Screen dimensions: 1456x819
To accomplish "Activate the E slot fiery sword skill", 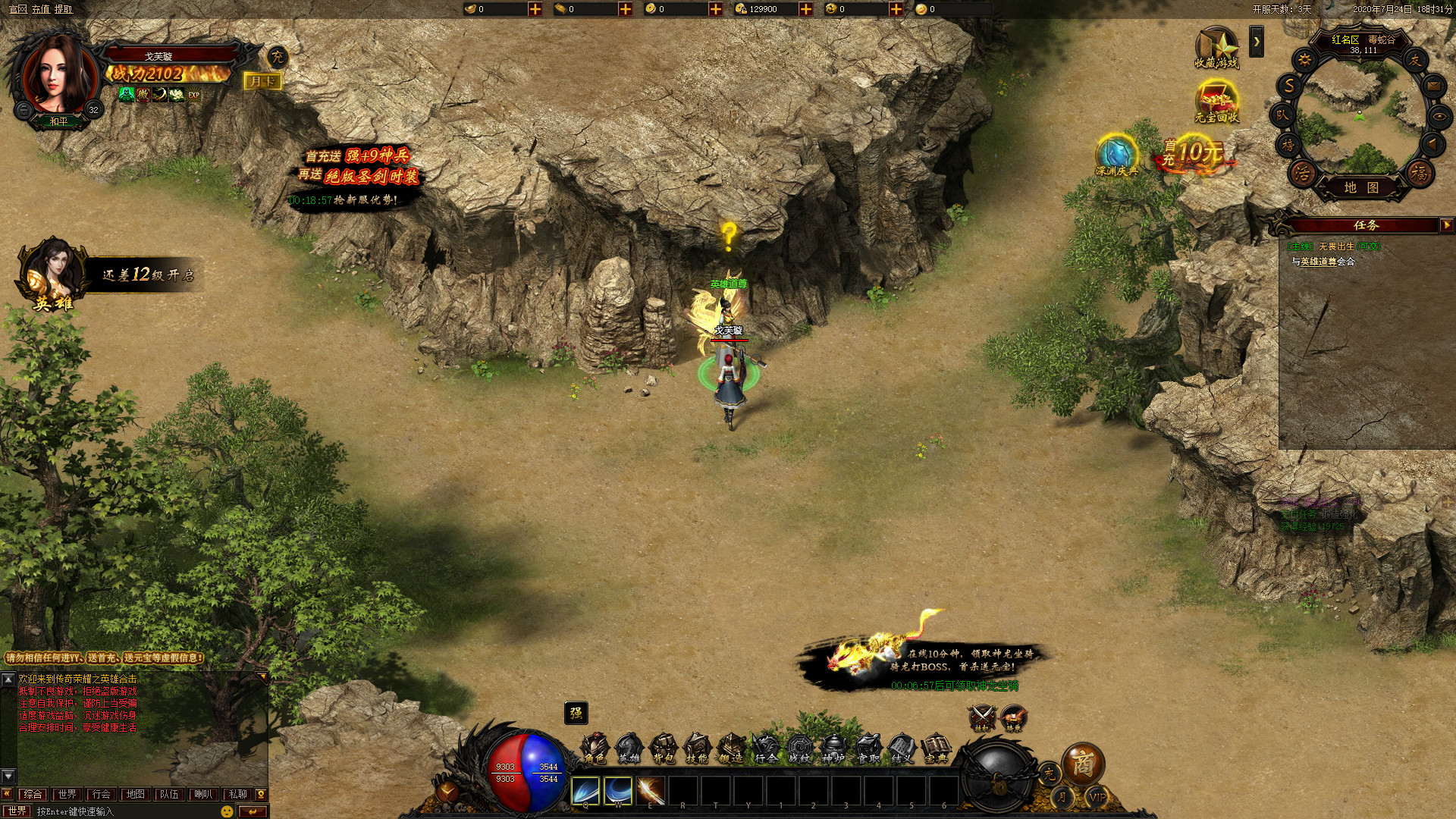I will tap(651, 791).
